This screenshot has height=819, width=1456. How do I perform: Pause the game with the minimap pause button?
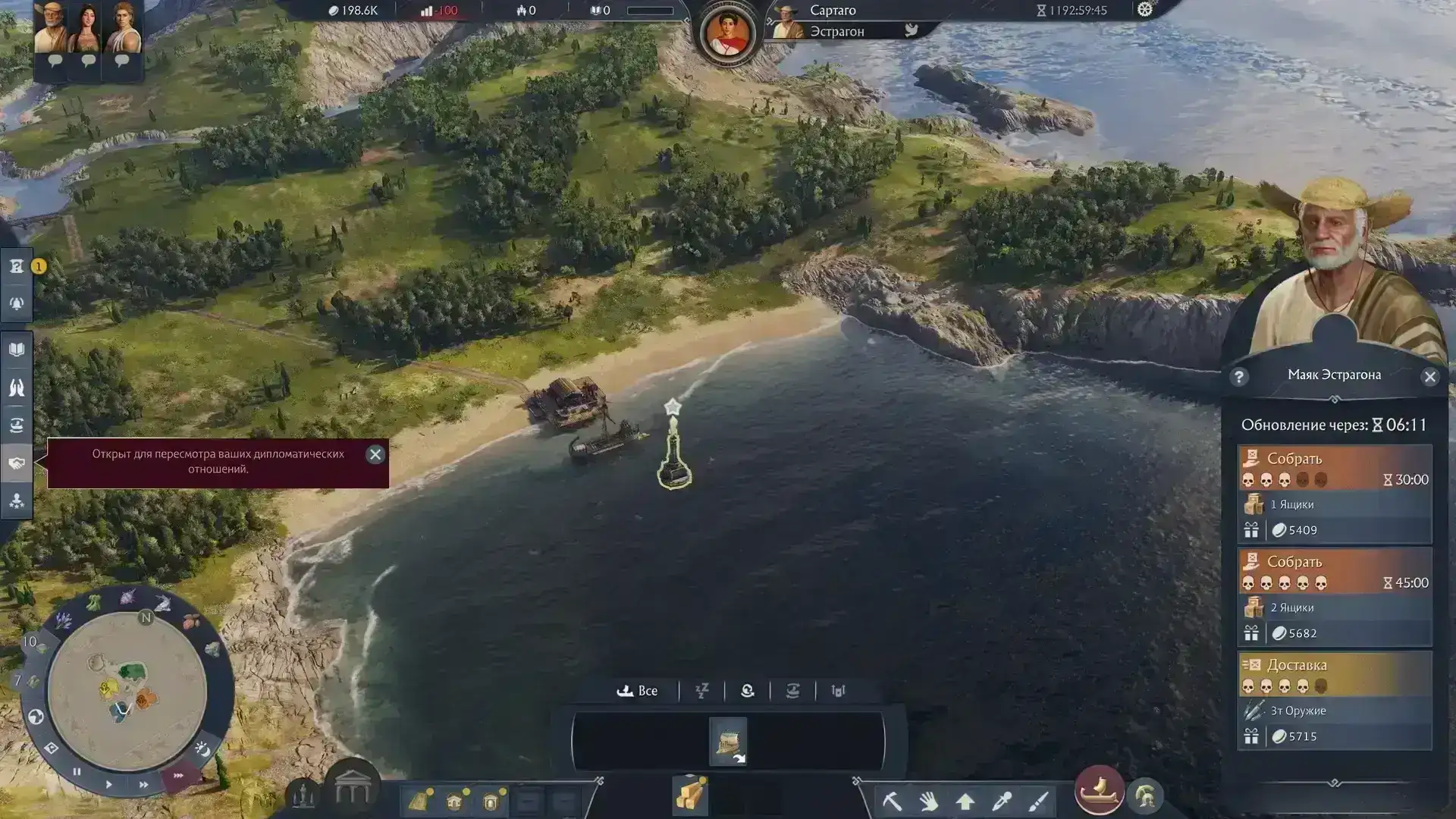coord(77,771)
